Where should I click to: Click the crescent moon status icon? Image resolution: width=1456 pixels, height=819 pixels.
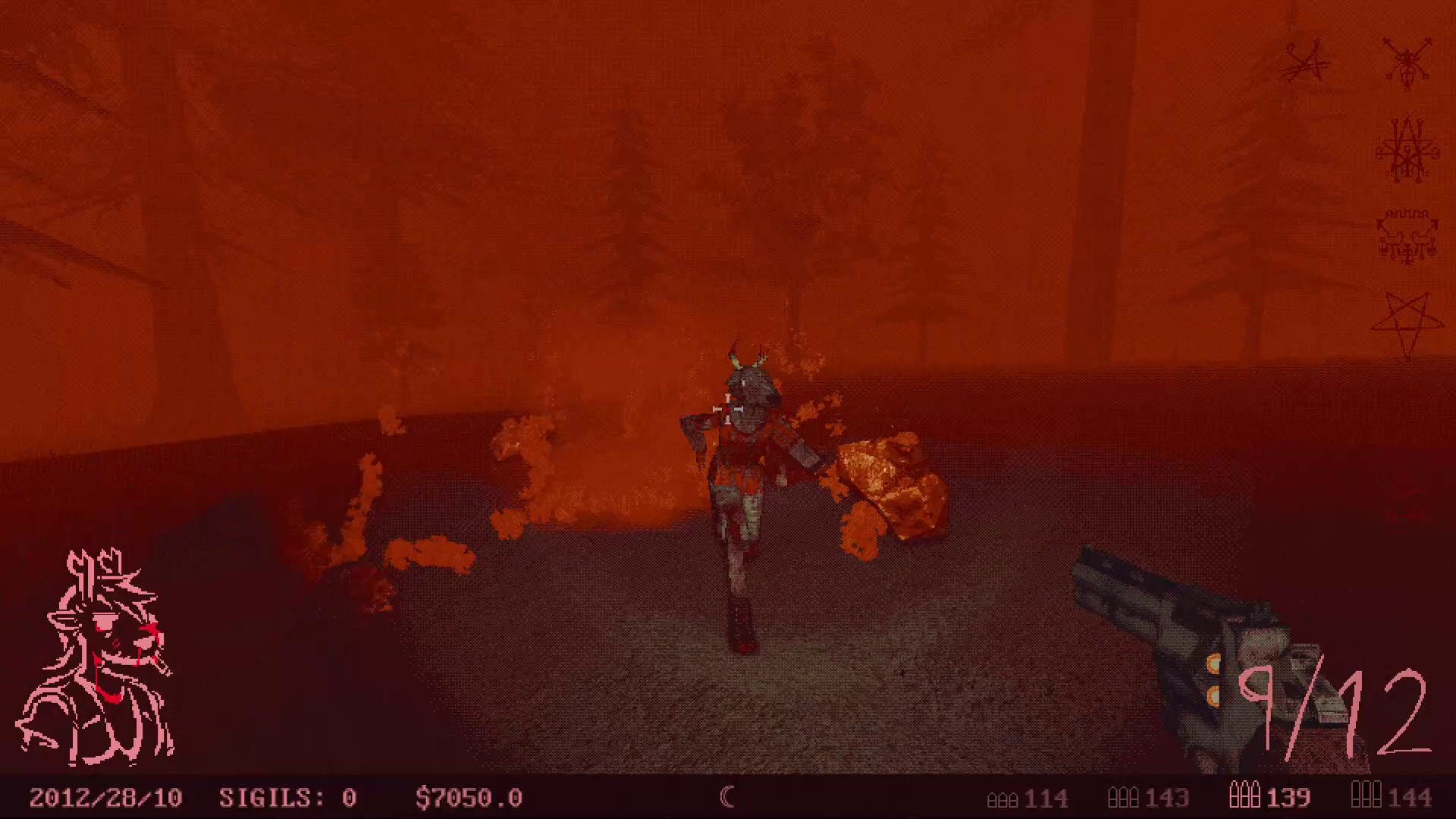[x=727, y=798]
